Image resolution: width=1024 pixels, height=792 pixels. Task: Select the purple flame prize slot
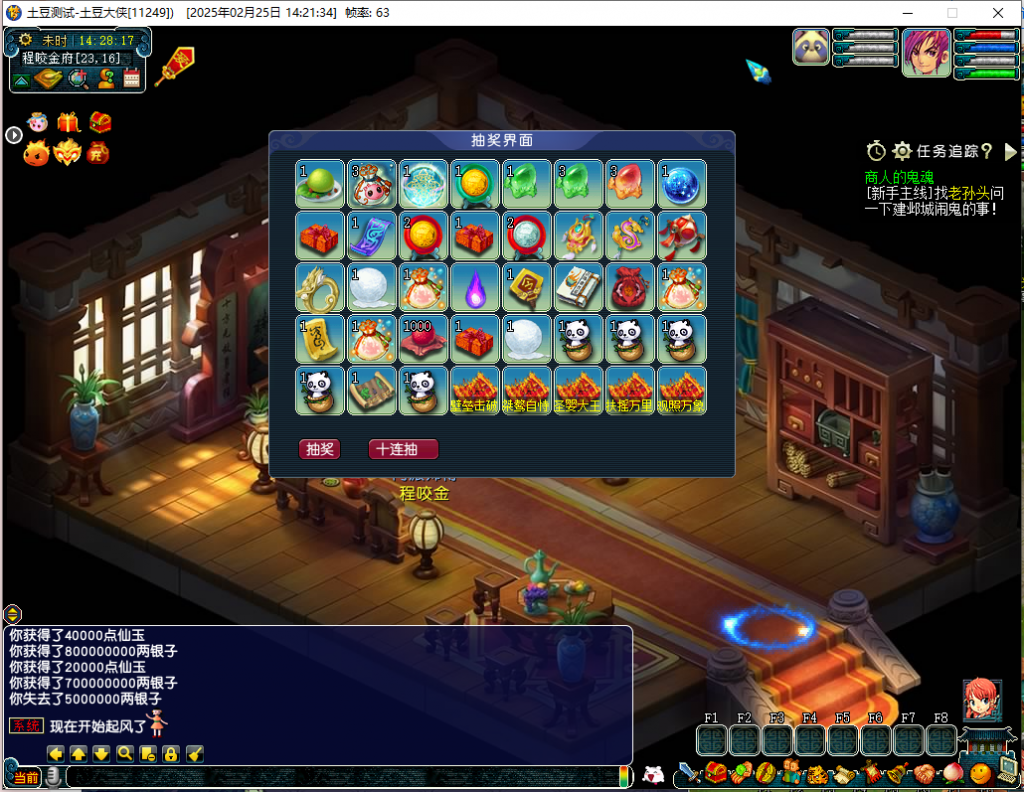point(475,287)
